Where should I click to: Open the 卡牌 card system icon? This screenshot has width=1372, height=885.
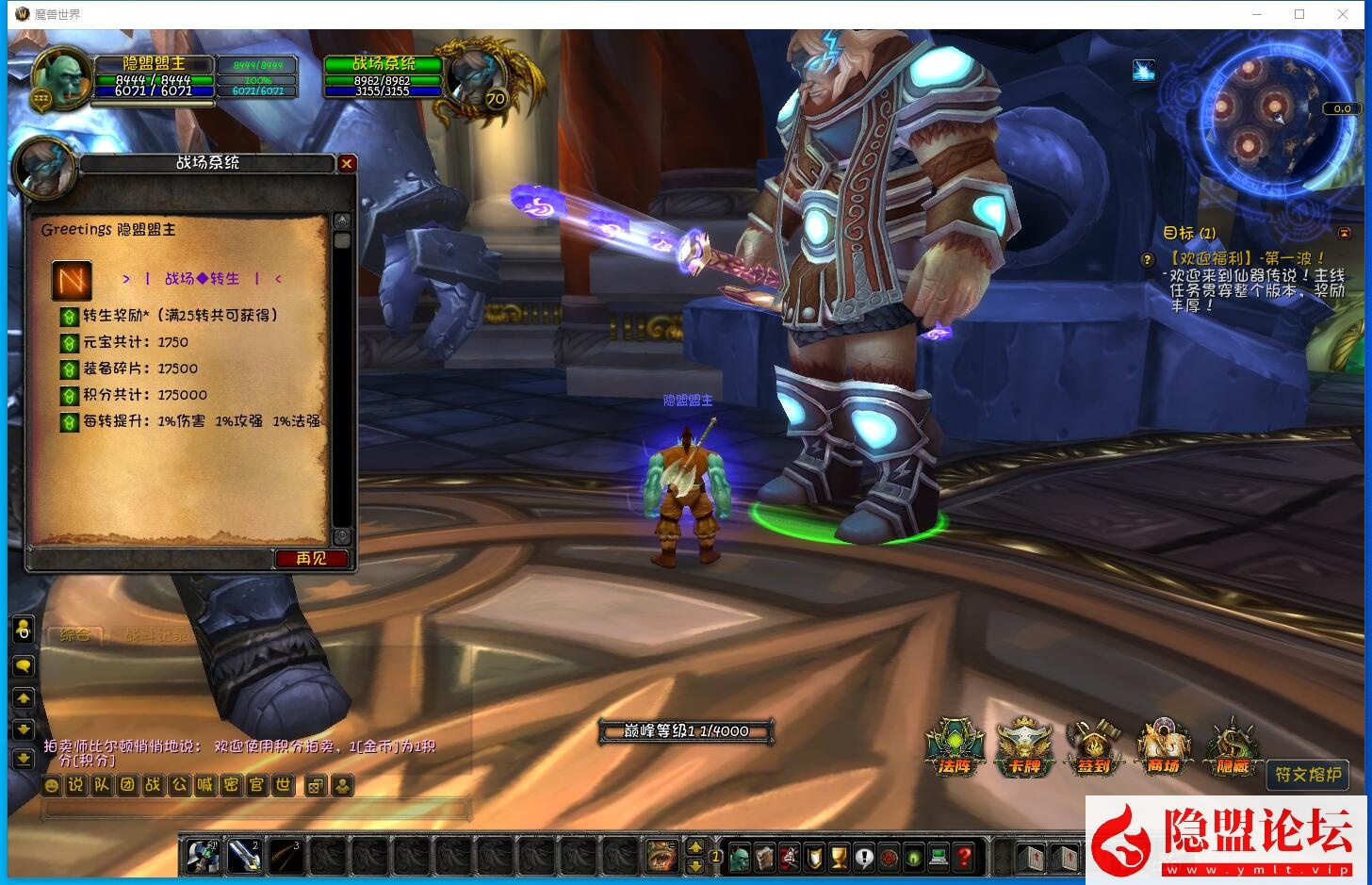coord(1024,748)
